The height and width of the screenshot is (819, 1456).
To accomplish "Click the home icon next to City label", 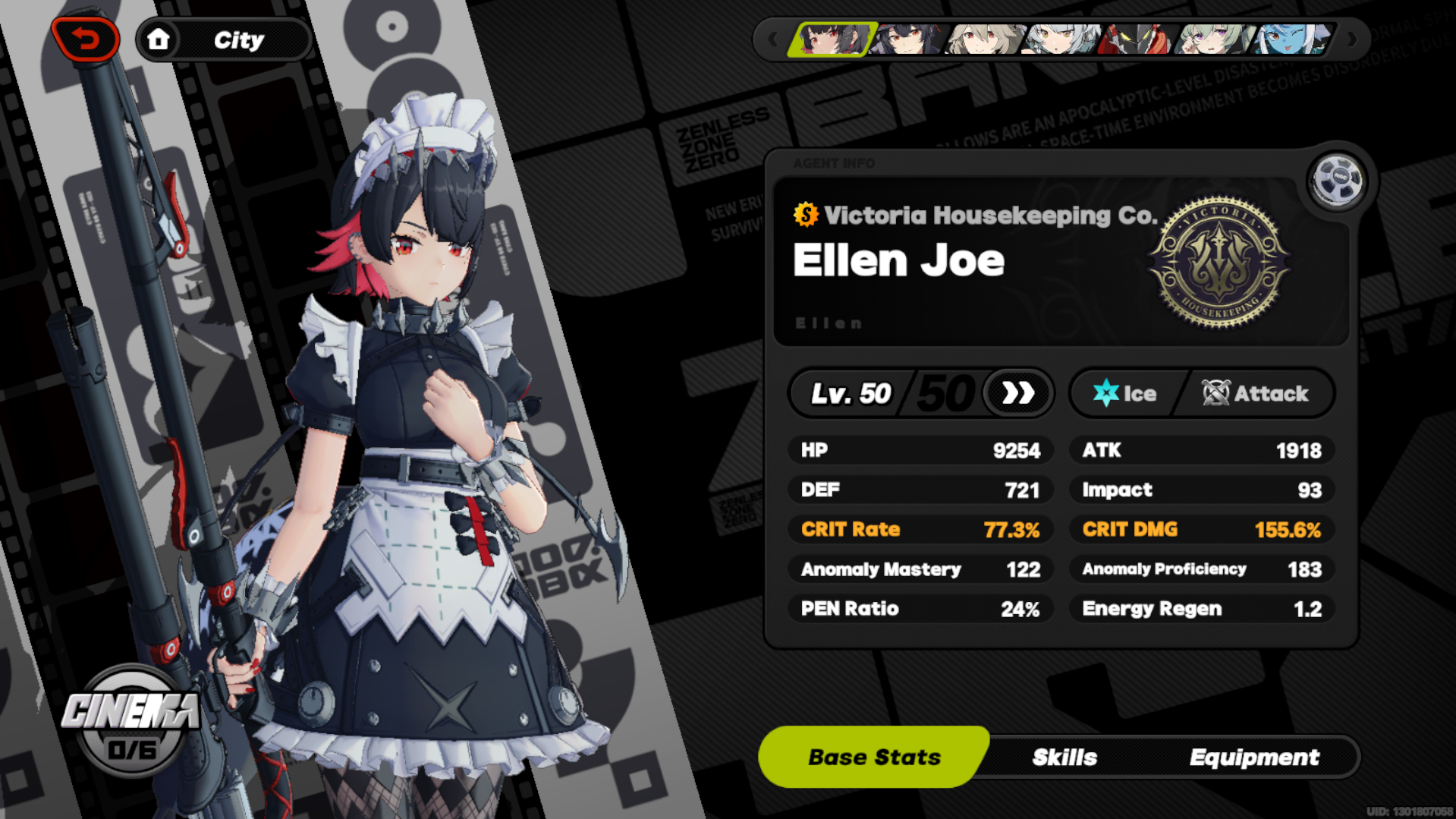I will (x=159, y=40).
